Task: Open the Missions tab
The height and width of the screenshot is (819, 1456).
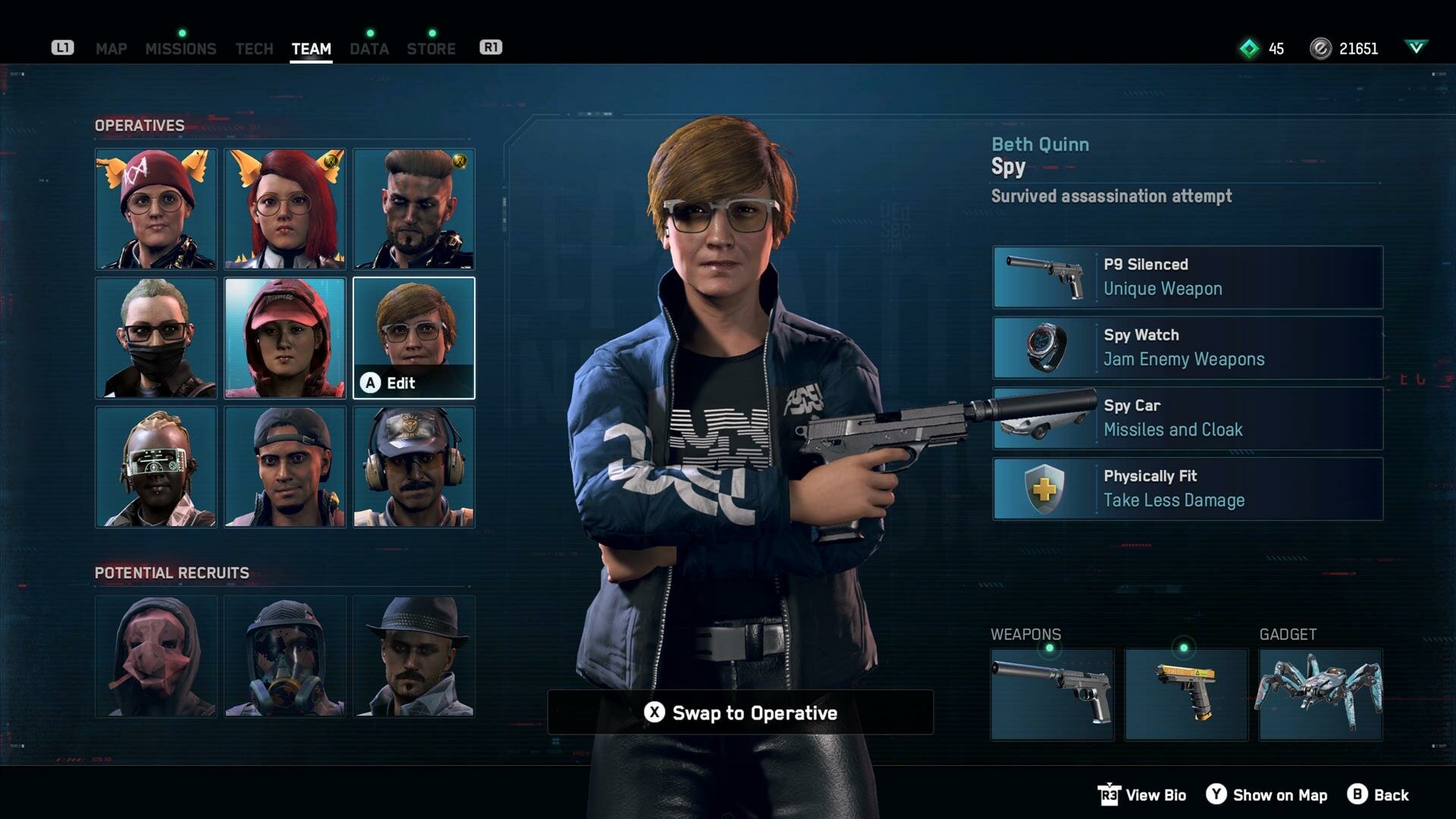Action: [x=180, y=49]
